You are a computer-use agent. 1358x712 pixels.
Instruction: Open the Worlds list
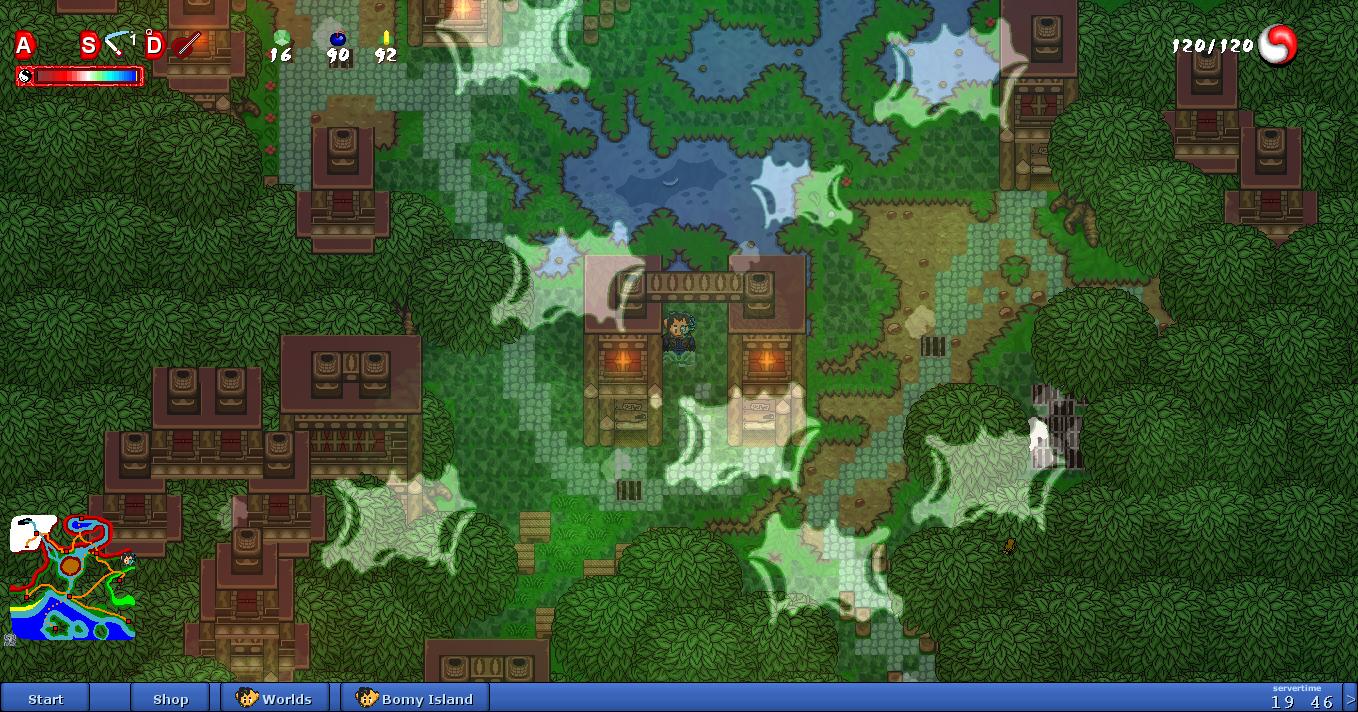(x=275, y=698)
